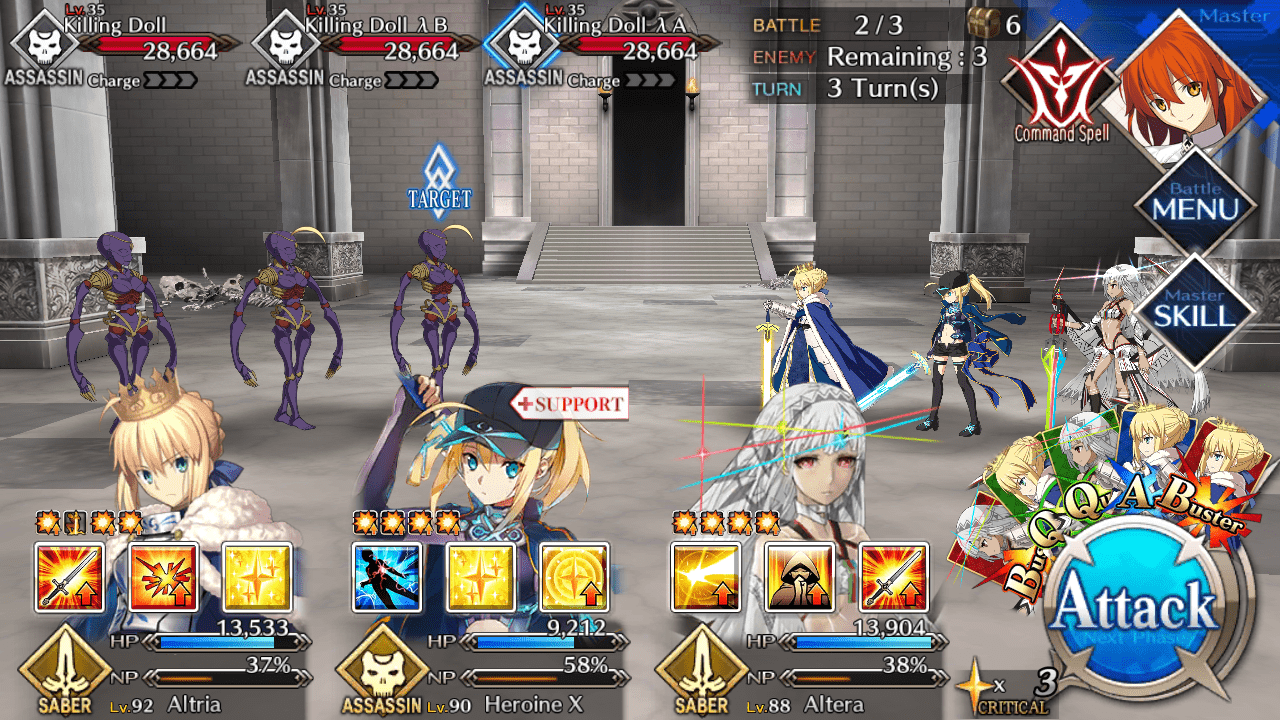Use Altria's red burst skill

163,577
